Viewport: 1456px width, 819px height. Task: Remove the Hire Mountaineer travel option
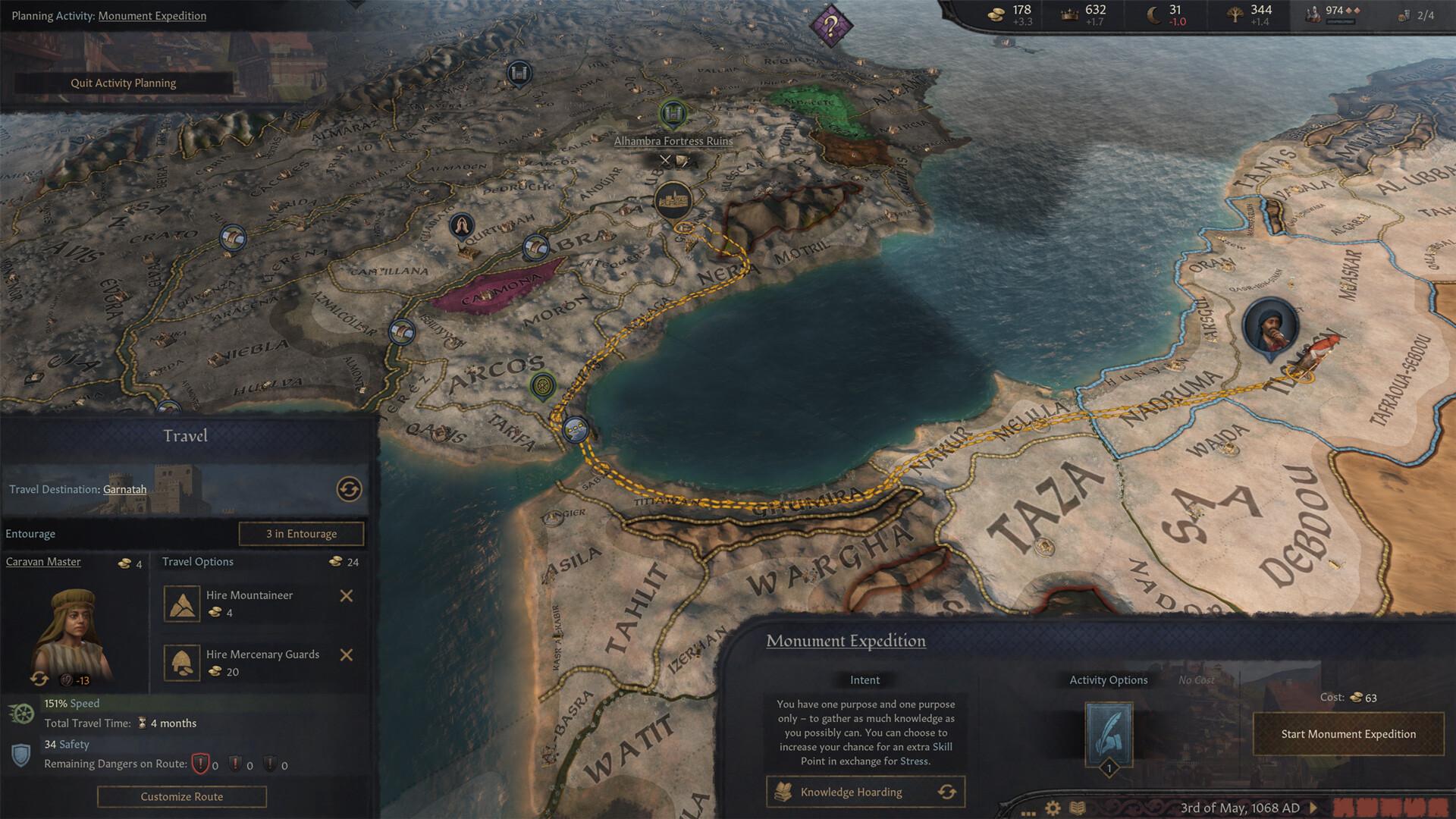pos(348,595)
